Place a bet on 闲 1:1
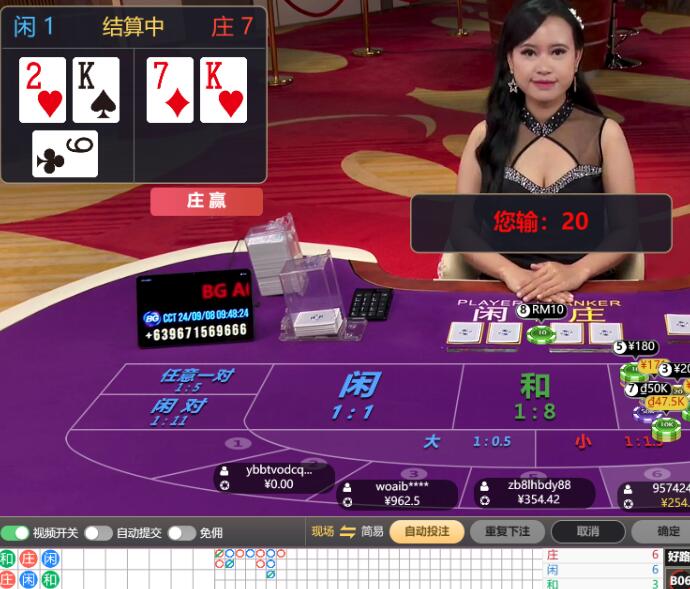Screen dimensions: 690x589 [358, 395]
